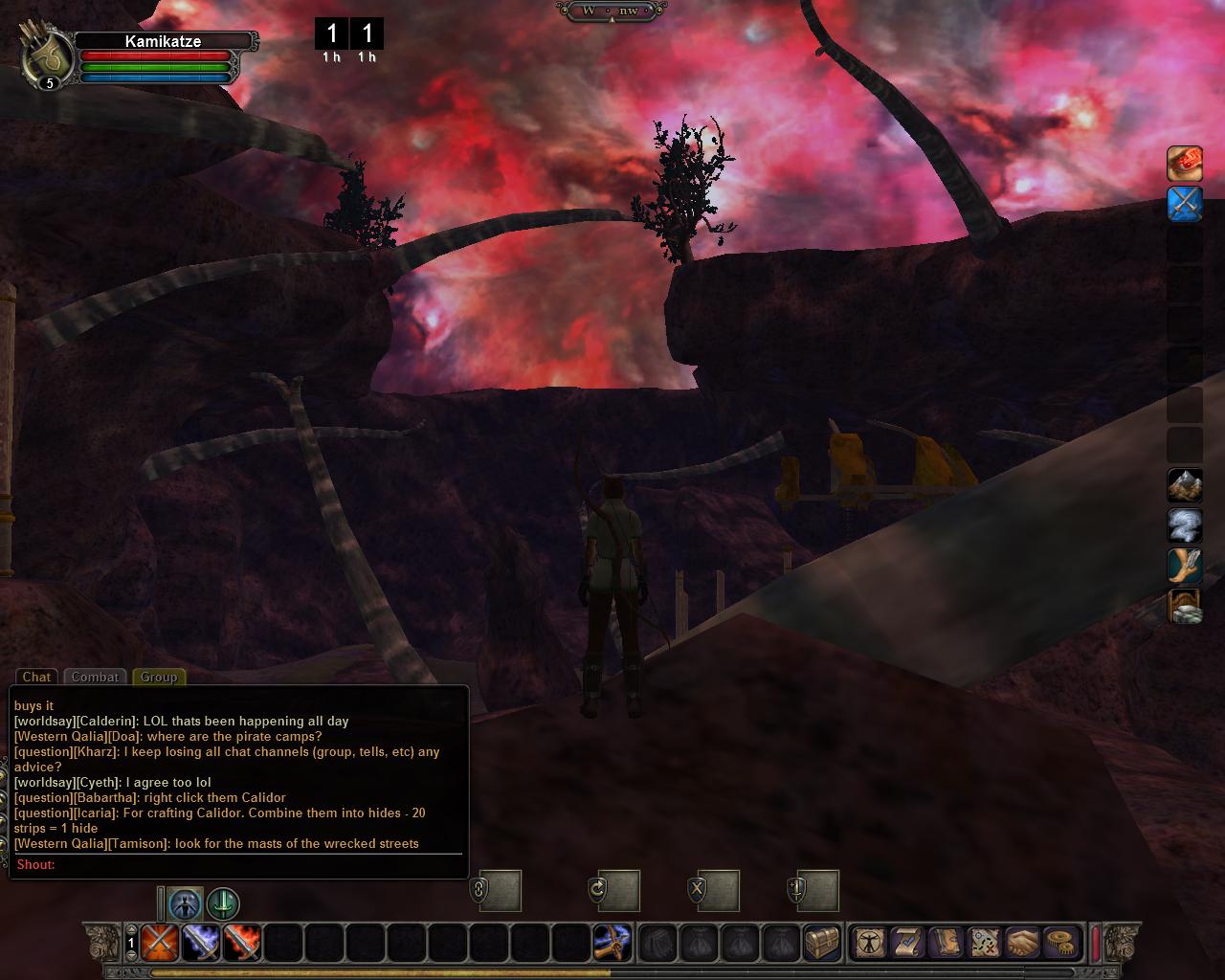The image size is (1225, 980).
Task: Select the bow ranged attack slot
Action: pyautogui.click(x=612, y=943)
